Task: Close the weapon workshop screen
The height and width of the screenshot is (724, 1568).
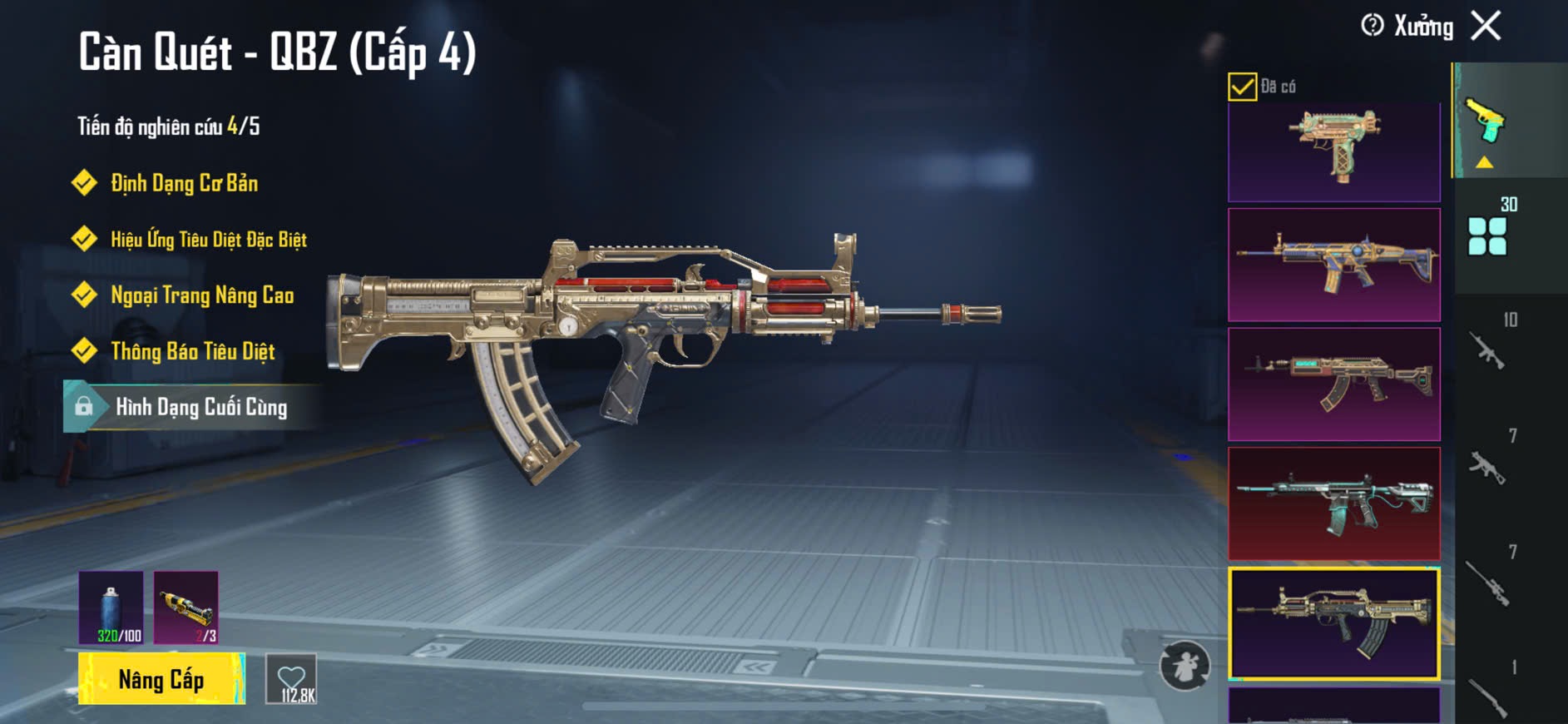Action: 1486,26
